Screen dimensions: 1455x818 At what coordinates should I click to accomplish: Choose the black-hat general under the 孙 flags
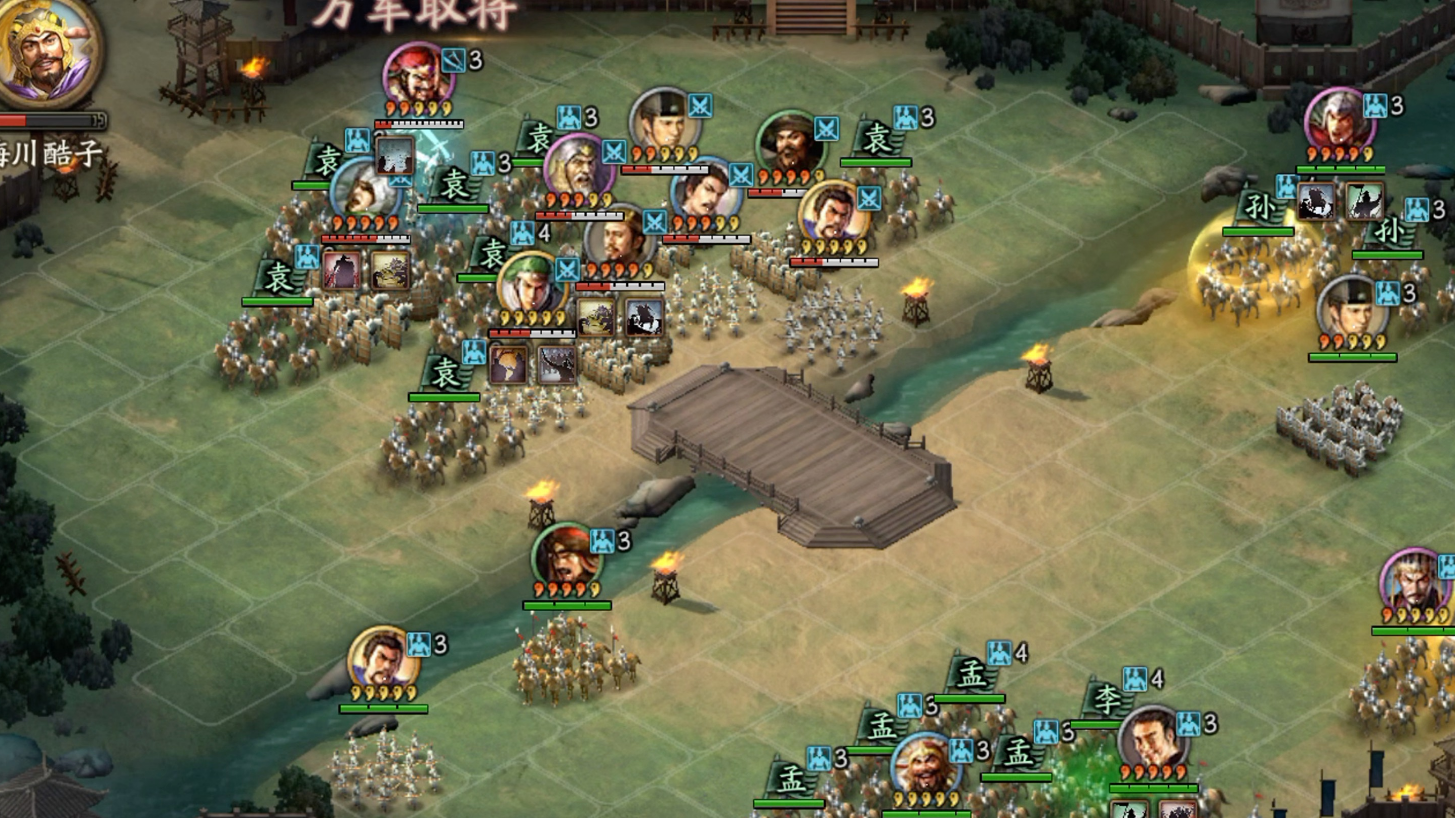1350,308
